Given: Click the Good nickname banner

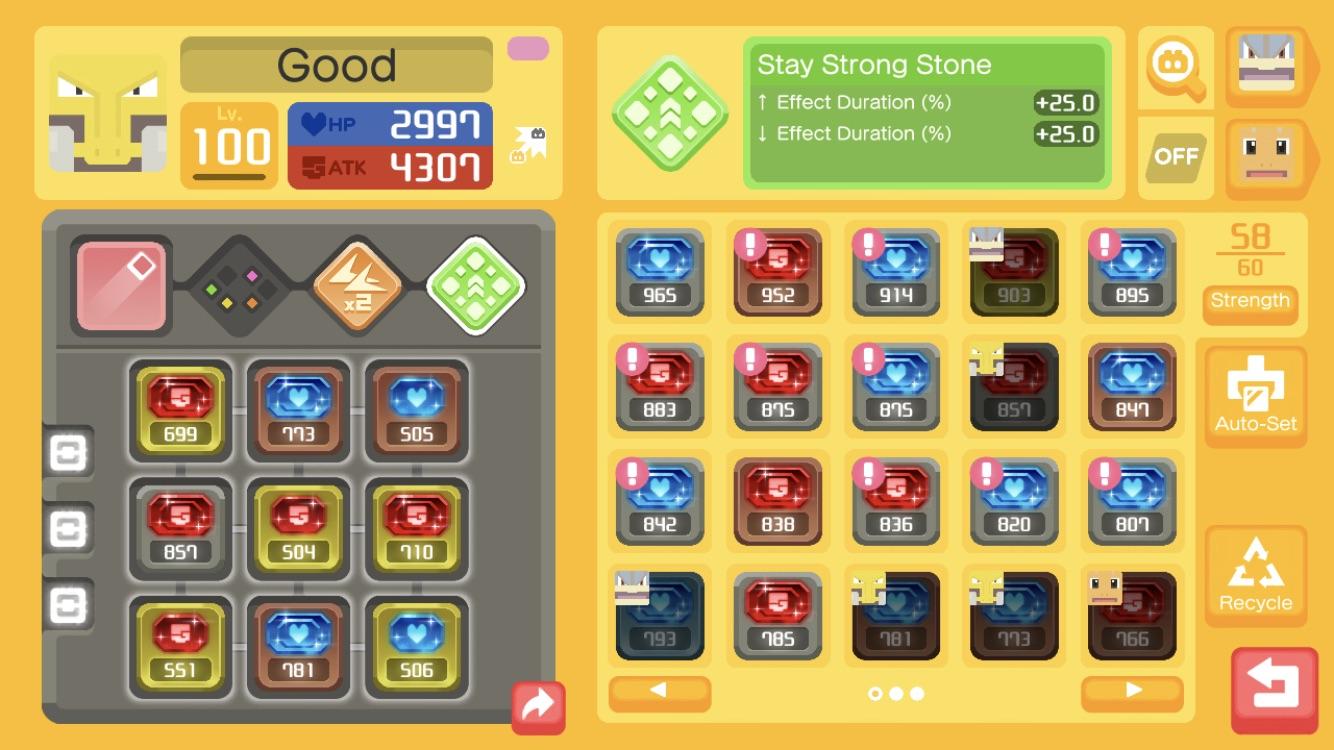Looking at the screenshot, I should tap(335, 65).
